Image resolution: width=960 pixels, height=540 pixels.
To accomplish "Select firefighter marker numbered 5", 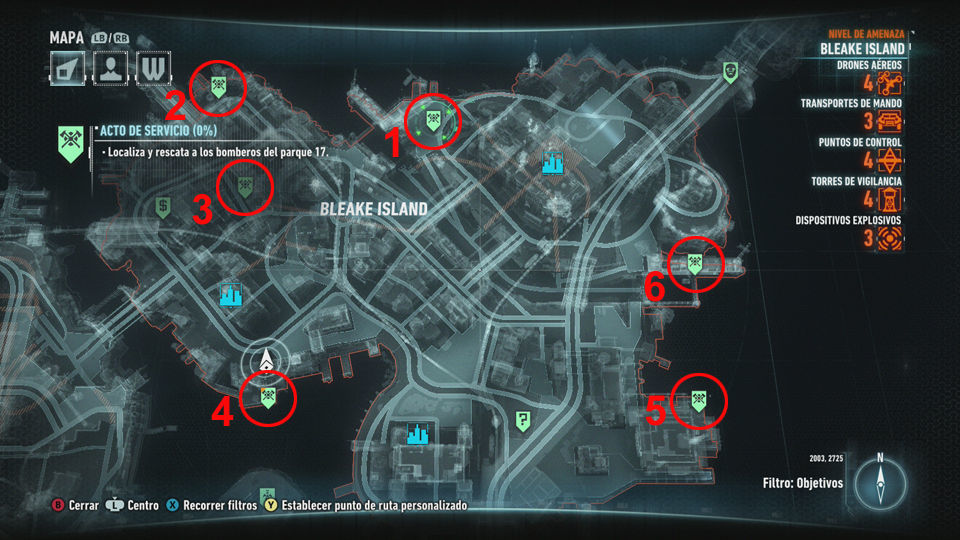I will 695,402.
